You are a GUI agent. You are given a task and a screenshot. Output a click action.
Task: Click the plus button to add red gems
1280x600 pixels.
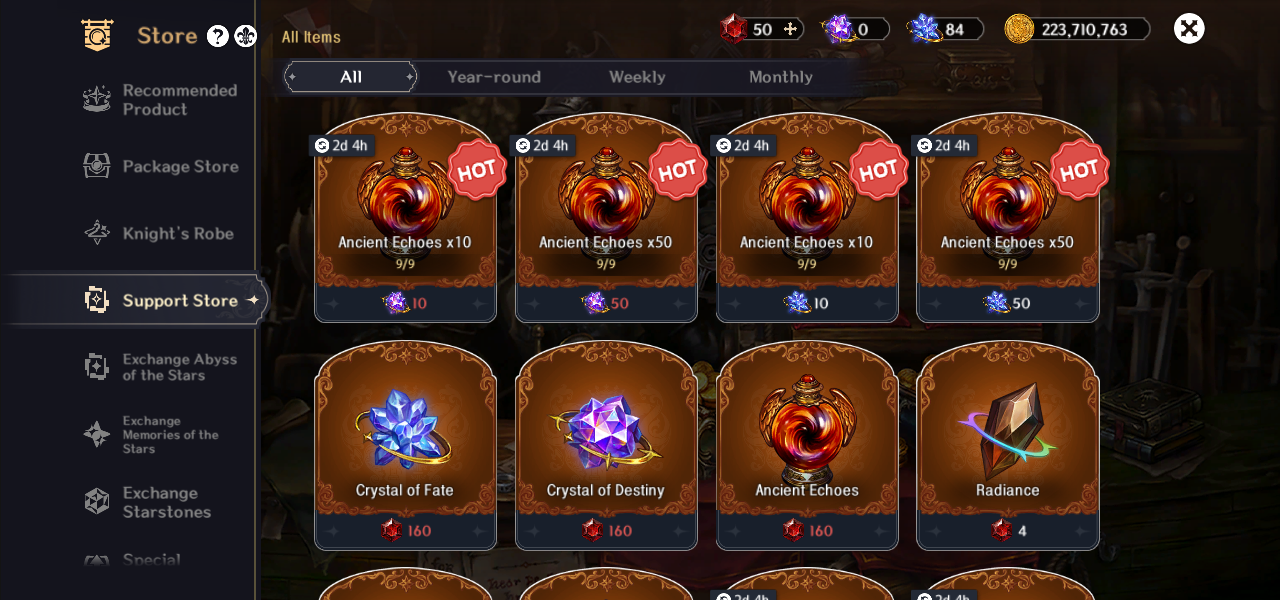tap(790, 29)
